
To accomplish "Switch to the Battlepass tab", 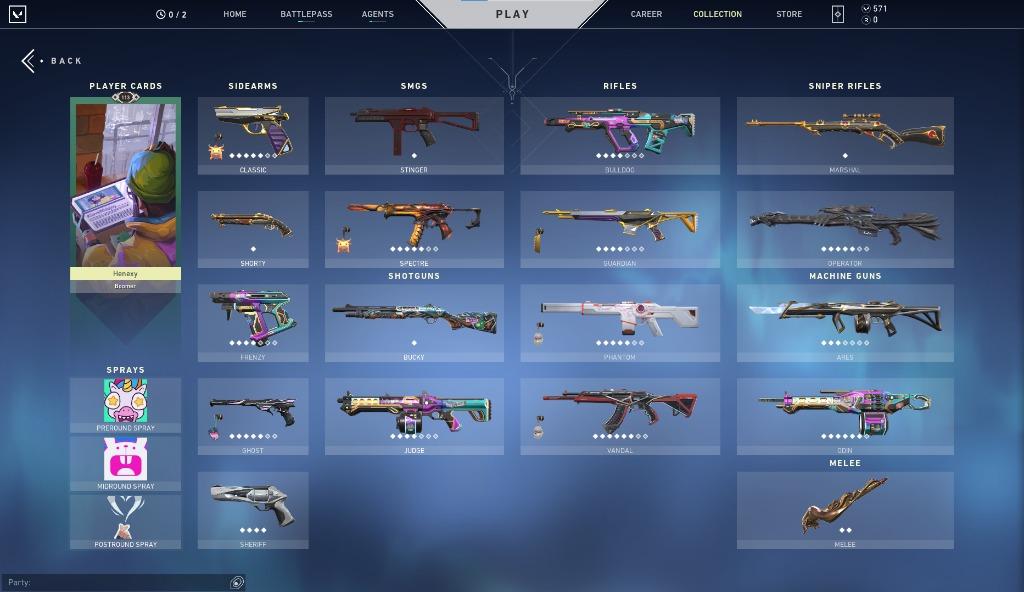I will point(306,14).
